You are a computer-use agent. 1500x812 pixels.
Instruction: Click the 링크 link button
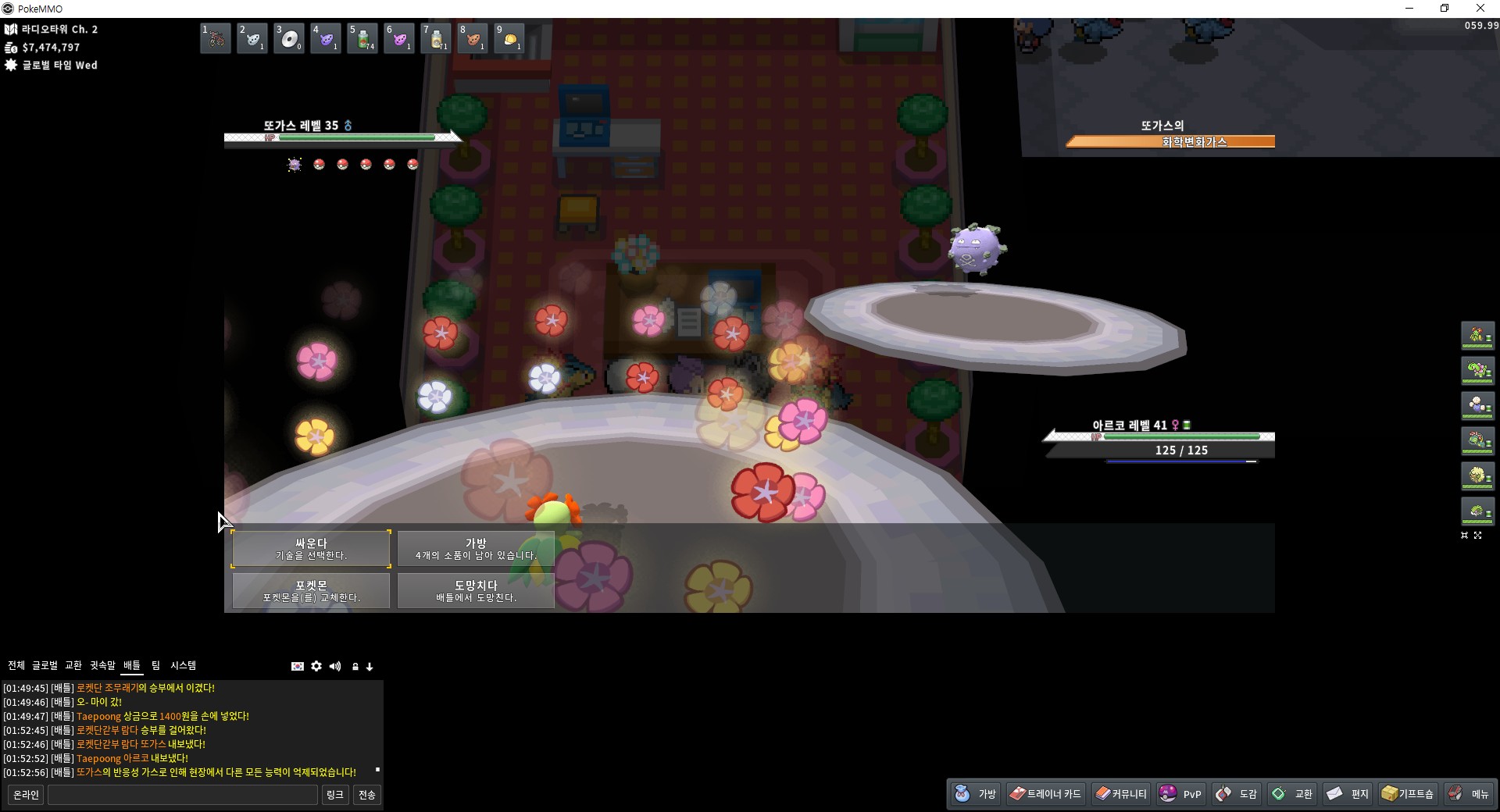335,795
